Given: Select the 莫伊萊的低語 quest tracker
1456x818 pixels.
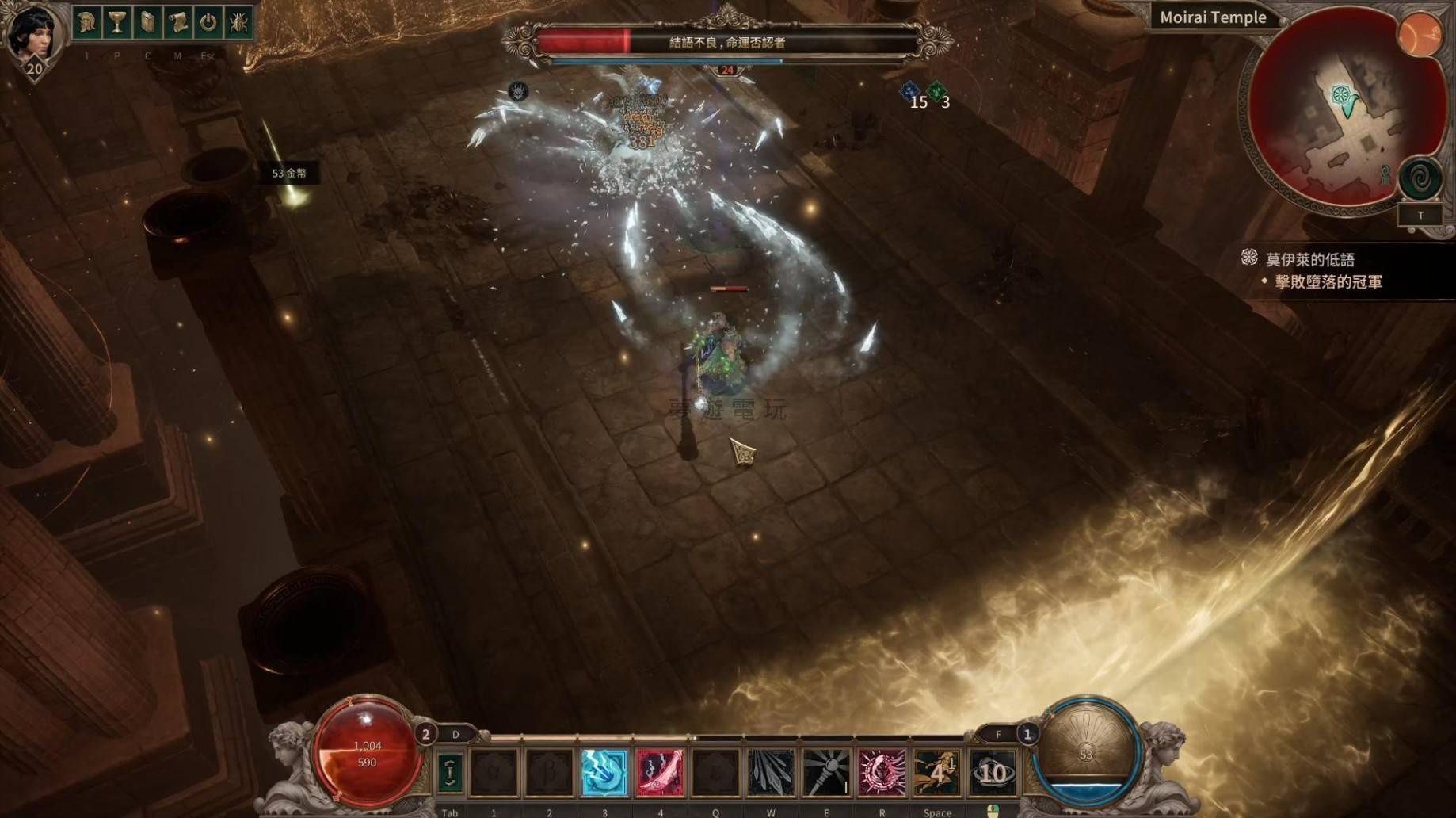Looking at the screenshot, I should pyautogui.click(x=1310, y=259).
